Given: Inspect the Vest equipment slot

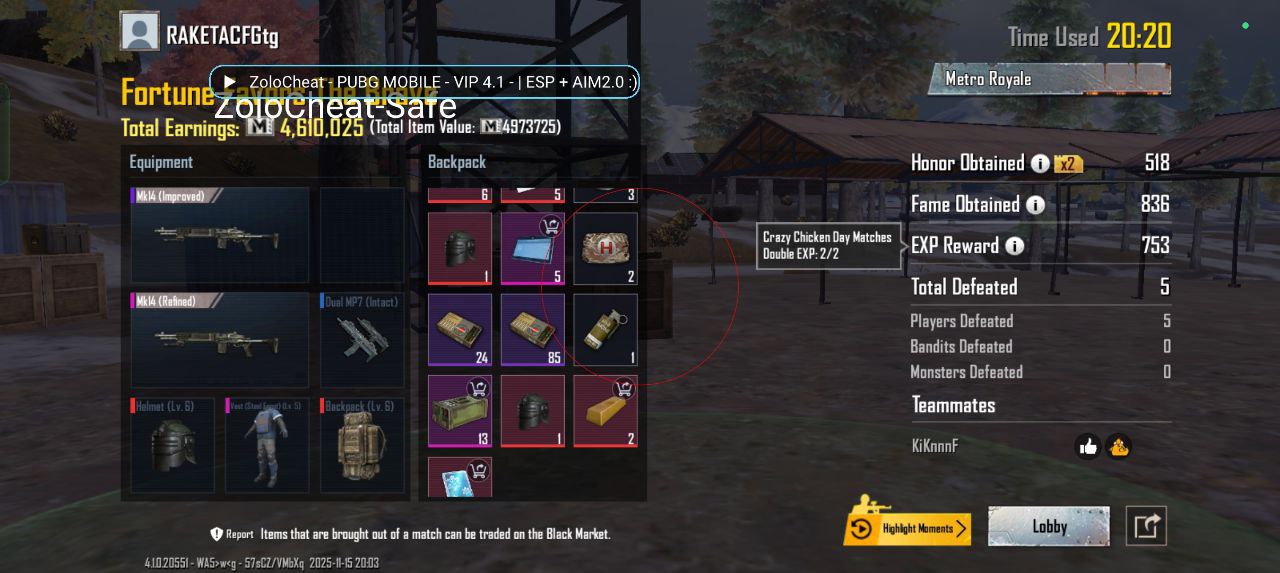Looking at the screenshot, I should click(267, 445).
